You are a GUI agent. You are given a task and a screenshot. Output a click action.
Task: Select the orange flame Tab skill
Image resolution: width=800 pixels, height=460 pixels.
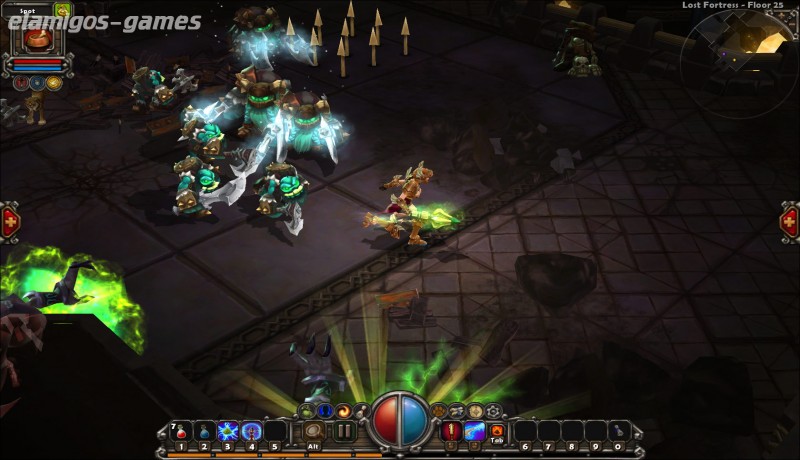pos(497,431)
